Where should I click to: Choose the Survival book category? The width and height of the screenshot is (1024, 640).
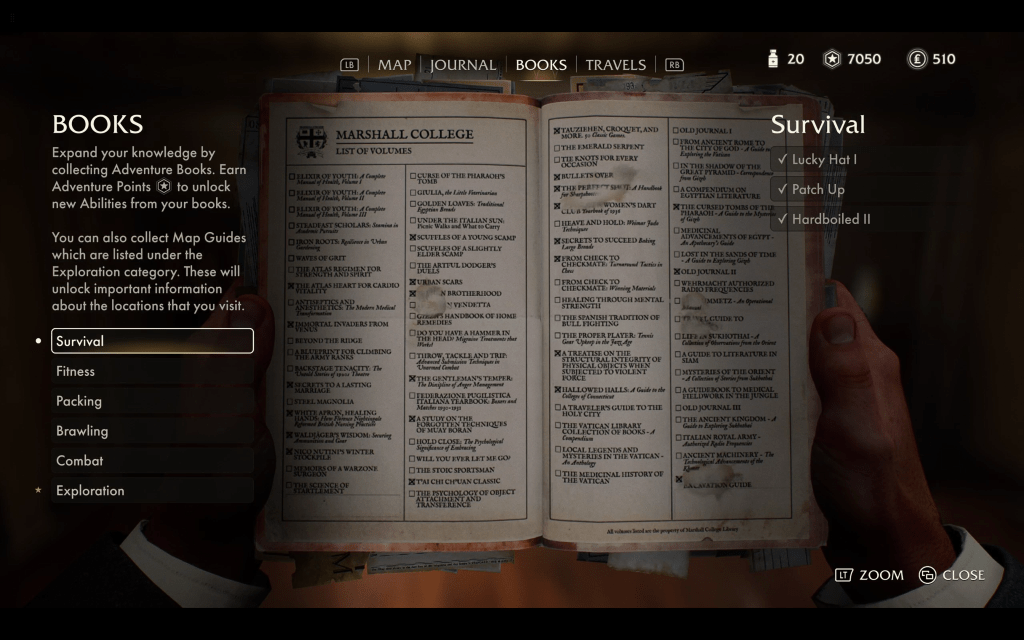tap(152, 341)
